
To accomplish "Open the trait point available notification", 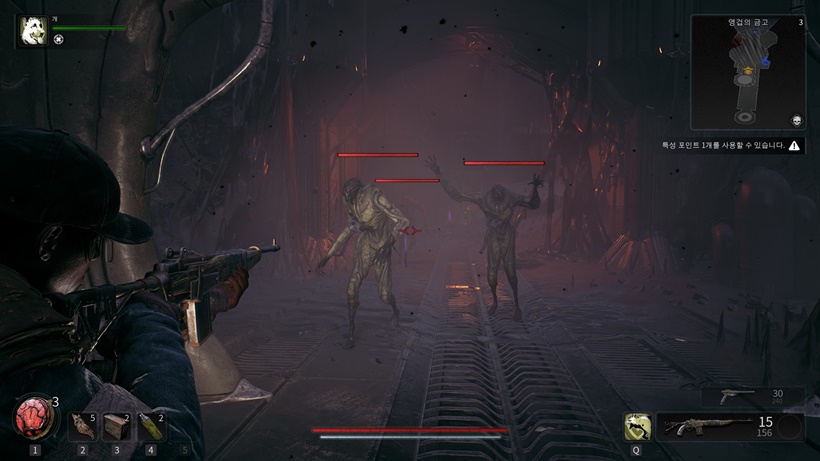I will coord(732,145).
